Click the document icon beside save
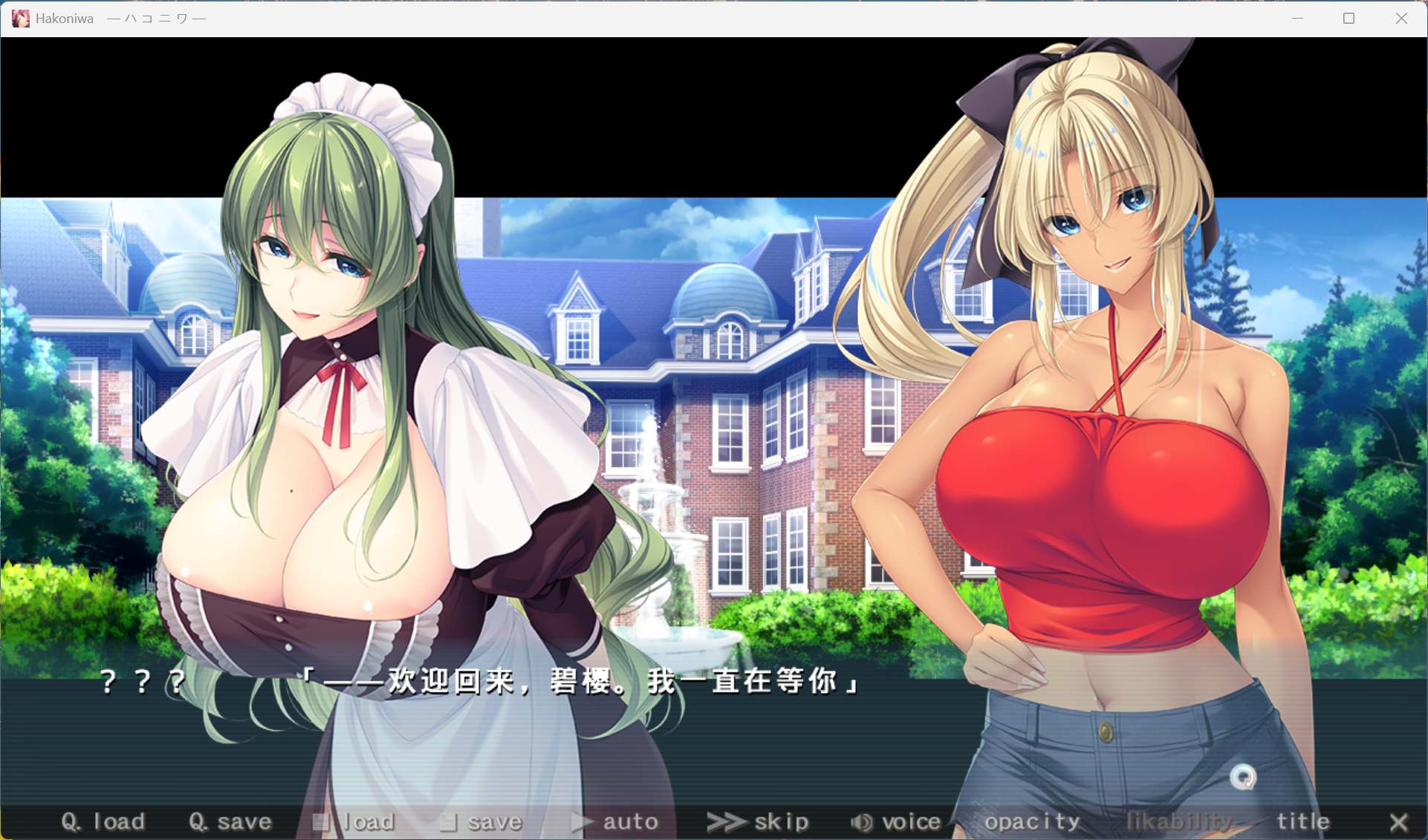1428x840 pixels. pyautogui.click(x=448, y=821)
